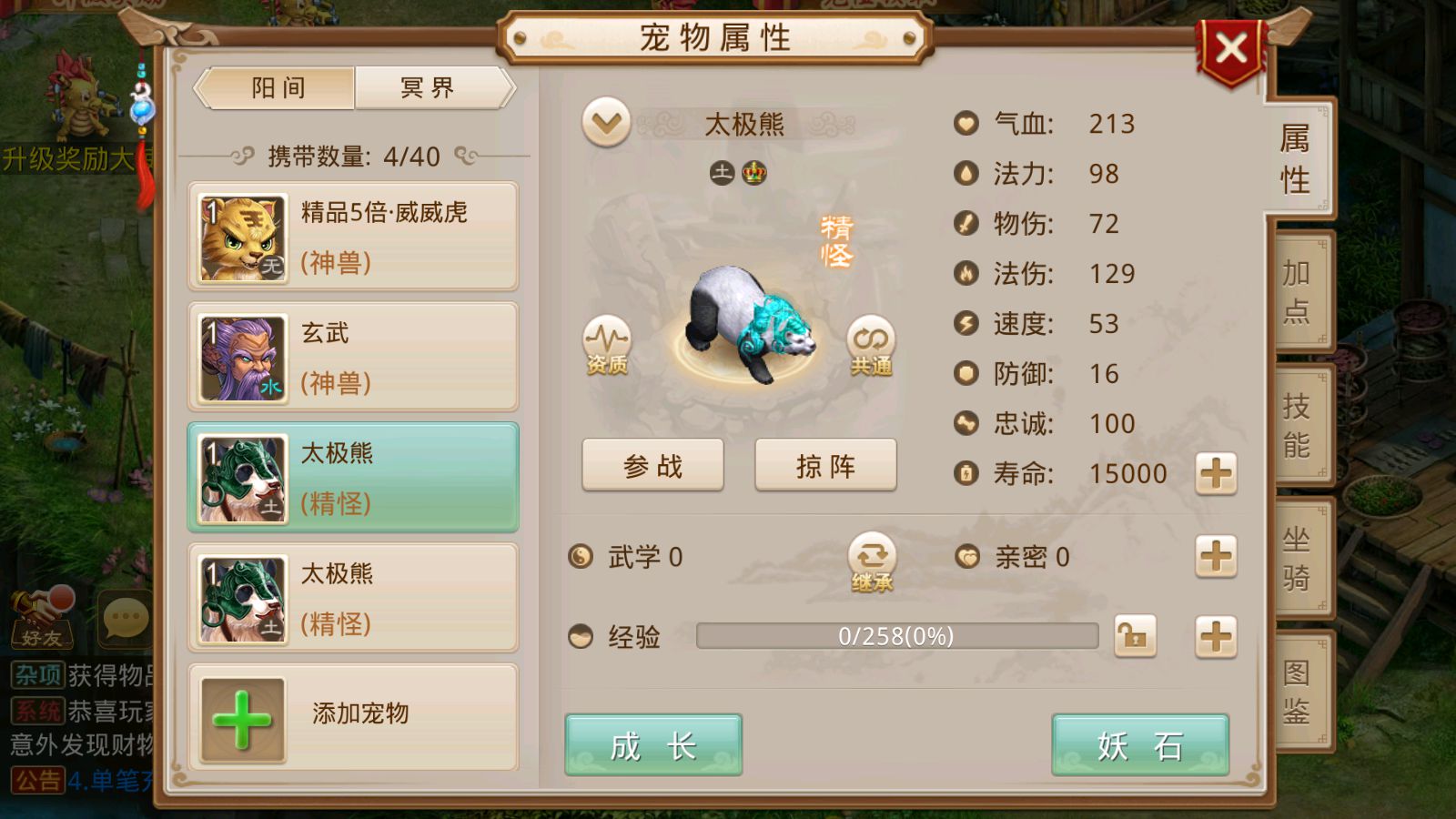Image resolution: width=1456 pixels, height=819 pixels.
Task: Click the 好友 friends icon
Action: click(43, 618)
